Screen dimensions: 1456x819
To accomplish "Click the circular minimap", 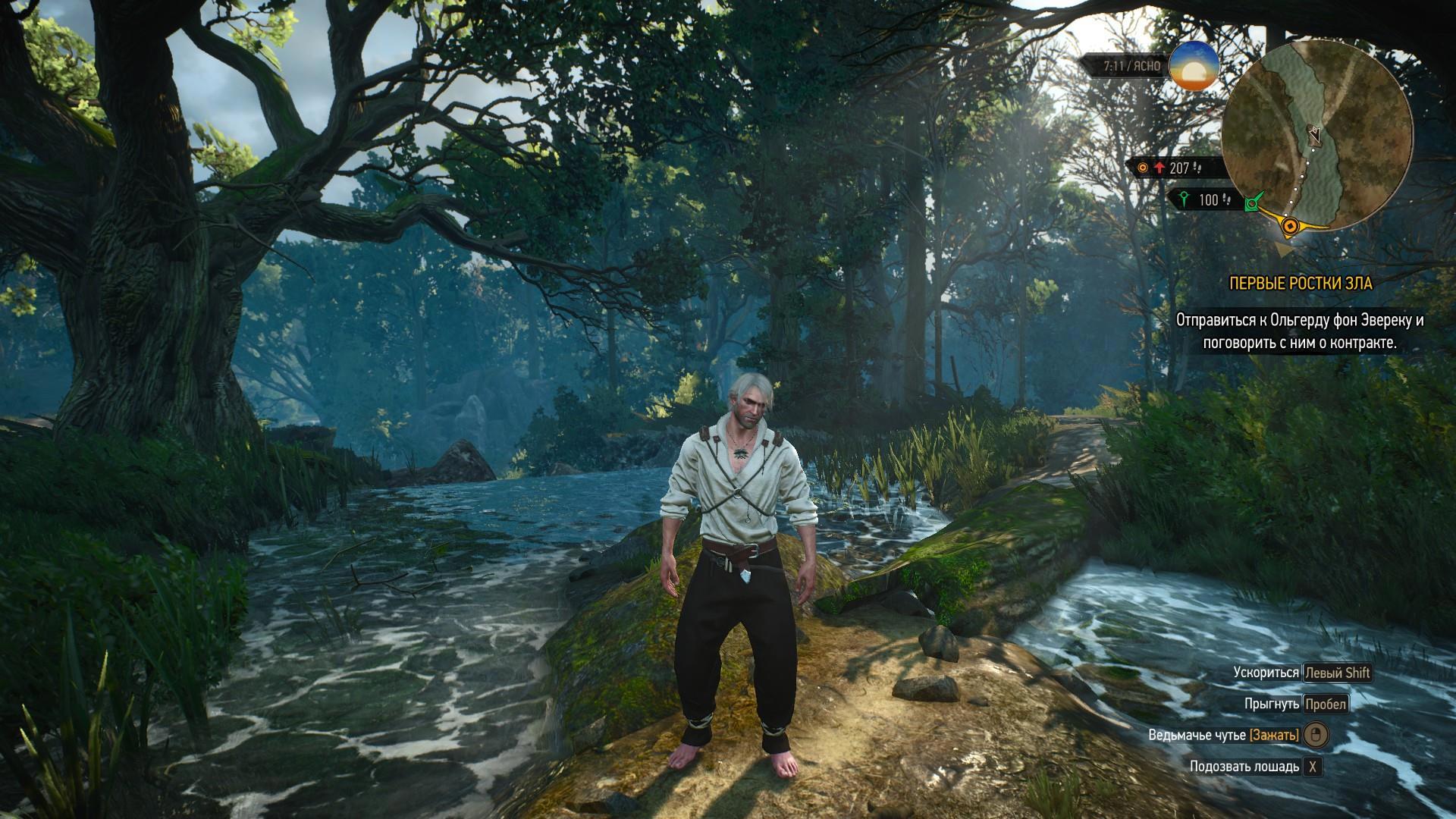I will 1317,136.
